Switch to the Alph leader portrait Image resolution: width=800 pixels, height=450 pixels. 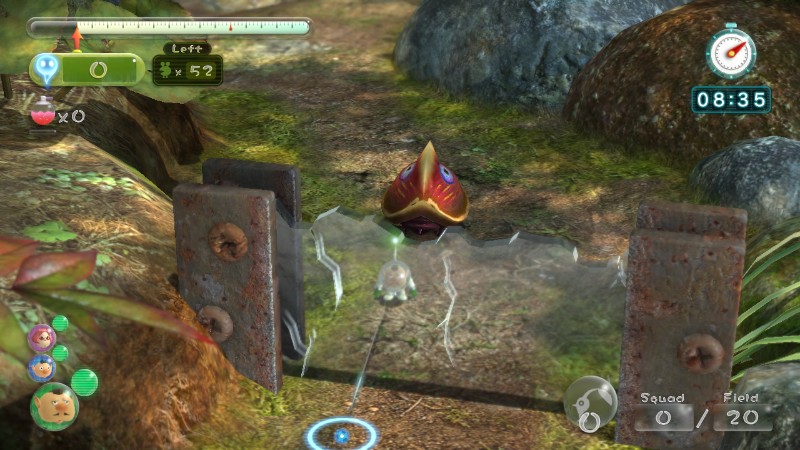[41, 368]
